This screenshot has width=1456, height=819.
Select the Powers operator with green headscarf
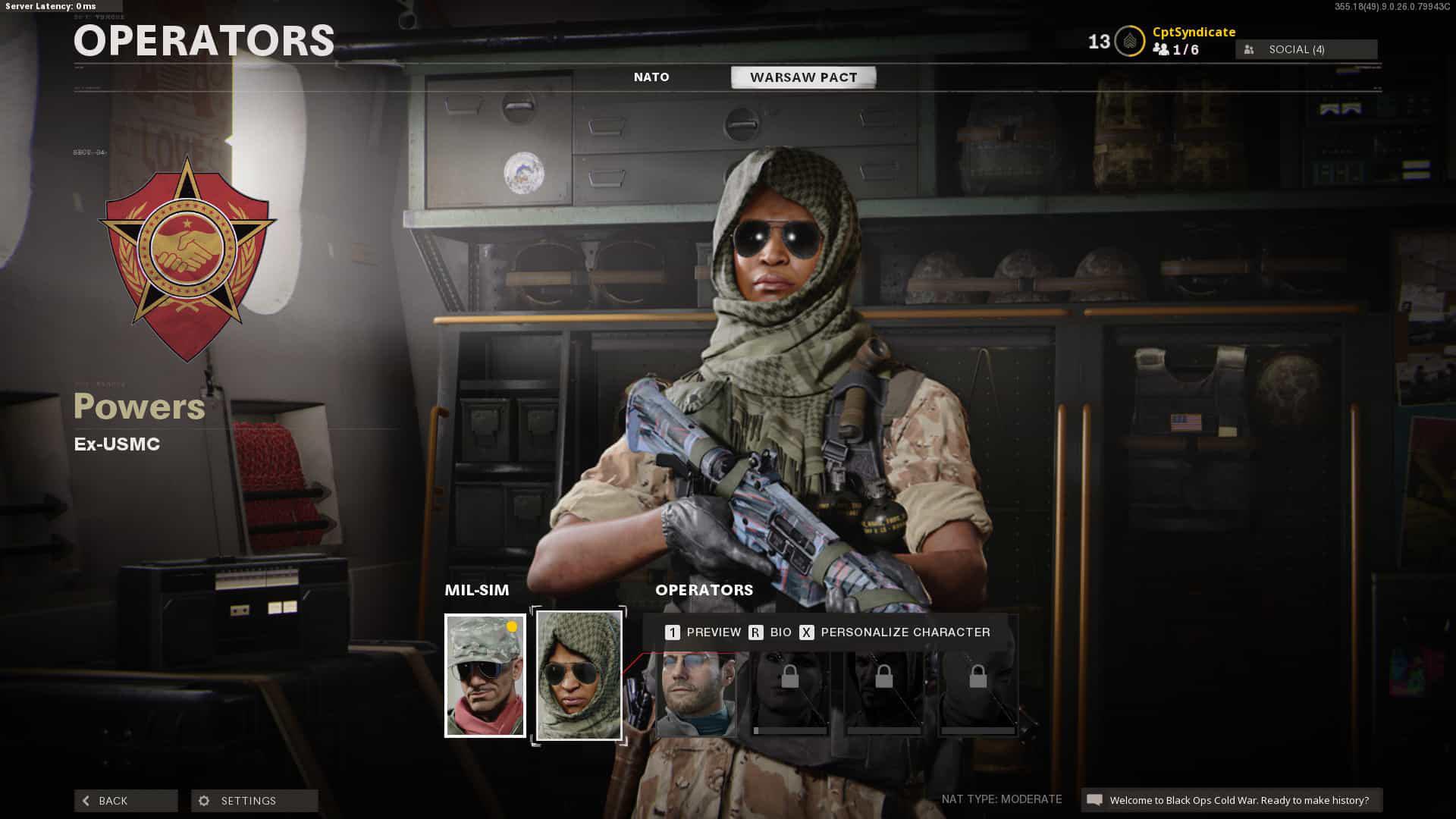[x=579, y=675]
